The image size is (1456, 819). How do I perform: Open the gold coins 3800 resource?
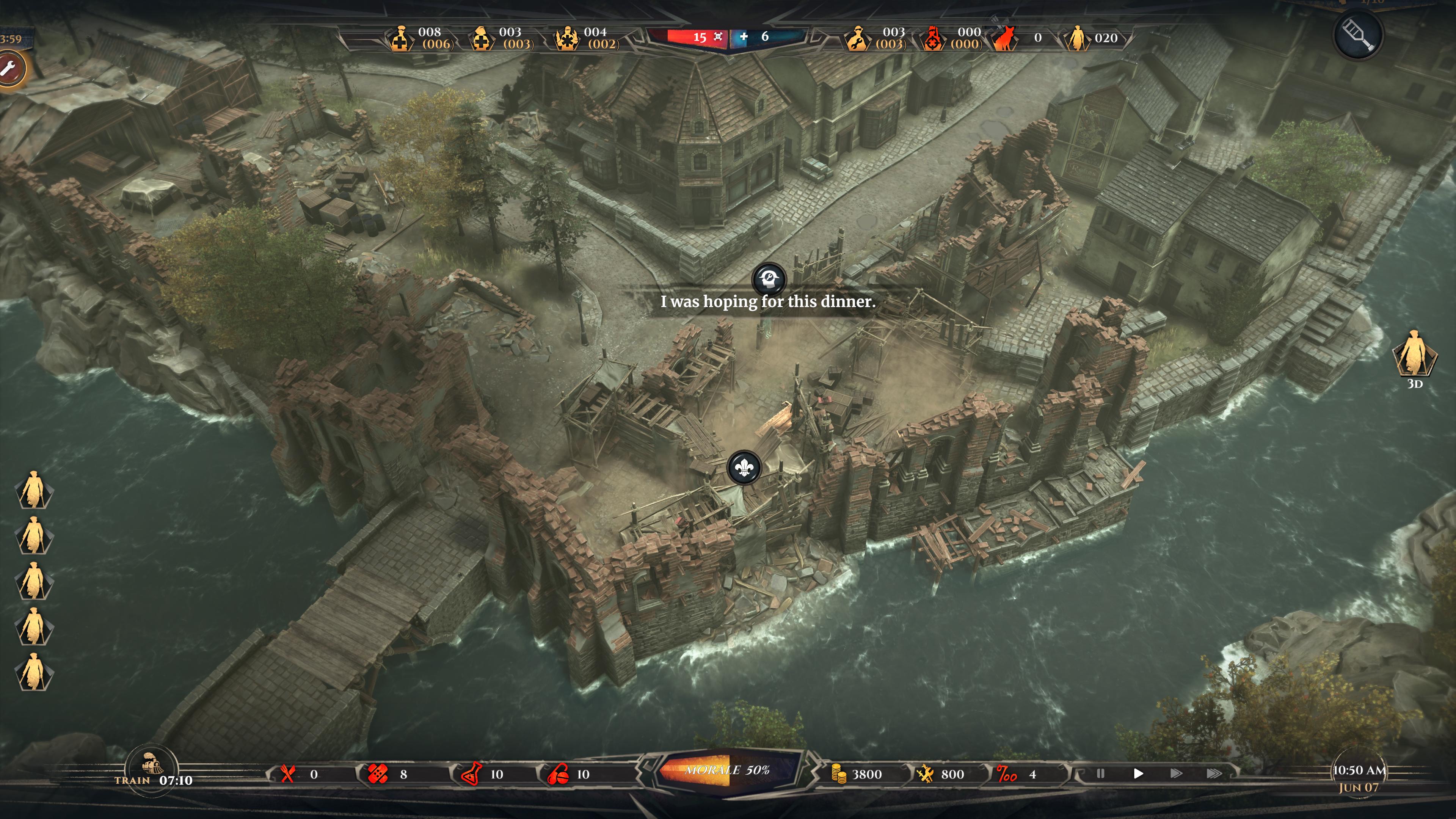[839, 774]
